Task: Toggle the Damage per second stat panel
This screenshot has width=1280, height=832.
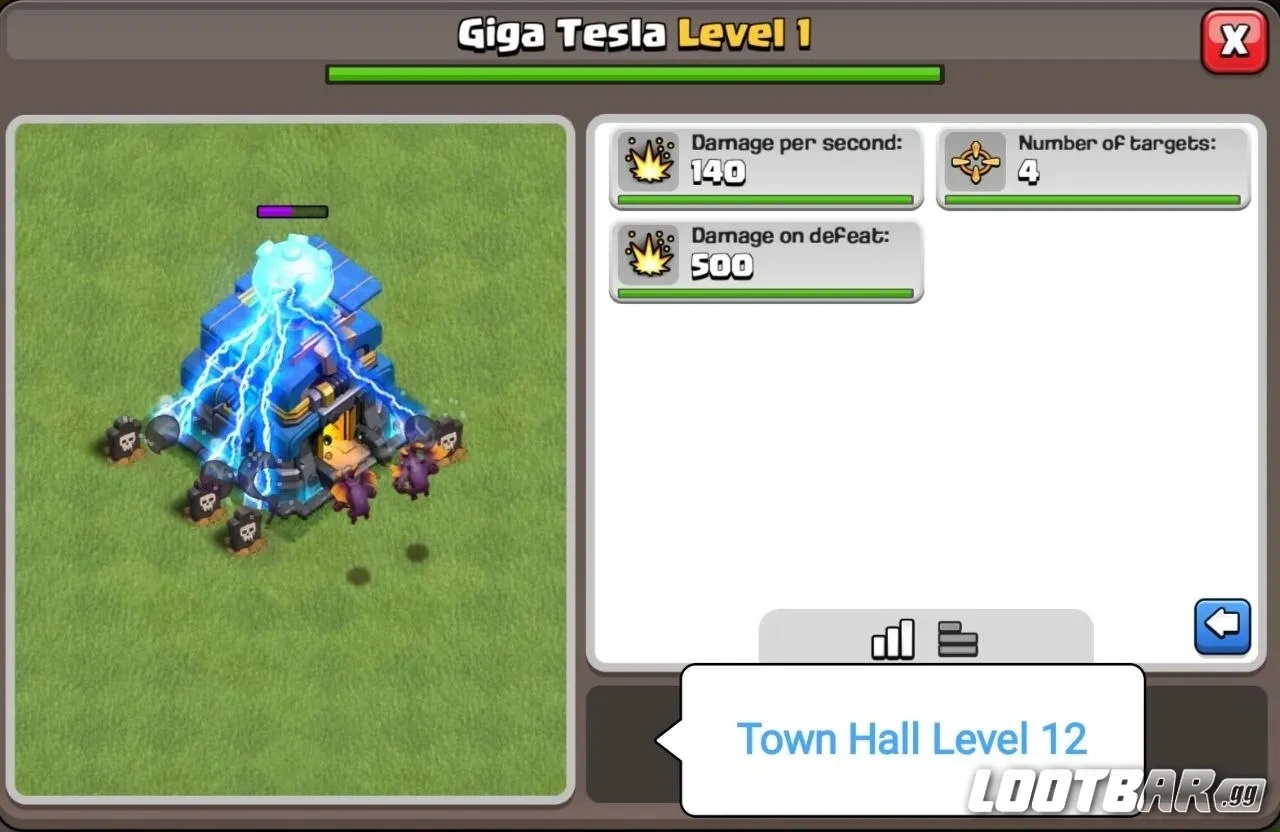Action: [x=766, y=165]
